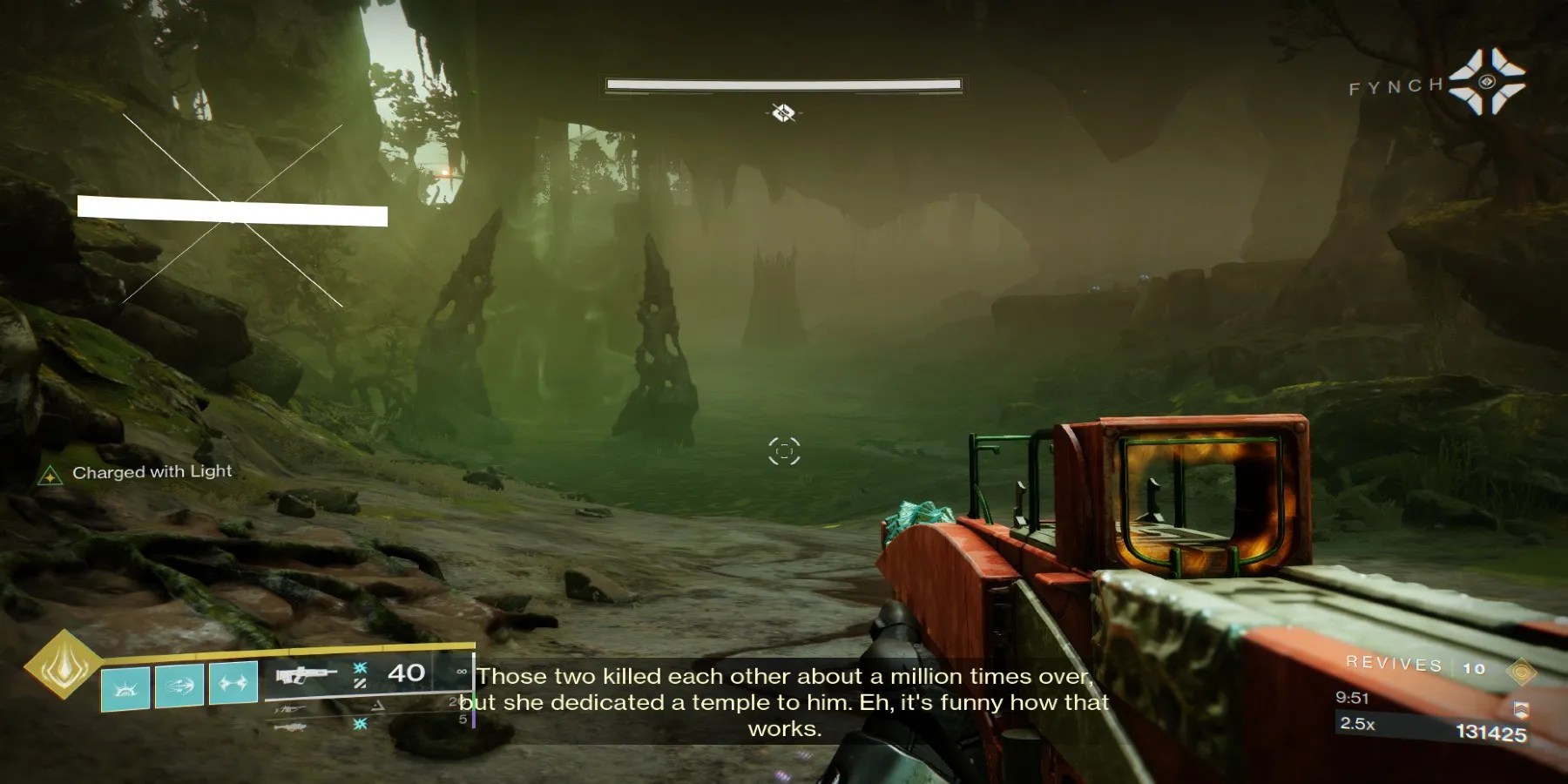Use the arrow-burst grenade ability icon
The width and height of the screenshot is (1568, 784).
(179, 685)
